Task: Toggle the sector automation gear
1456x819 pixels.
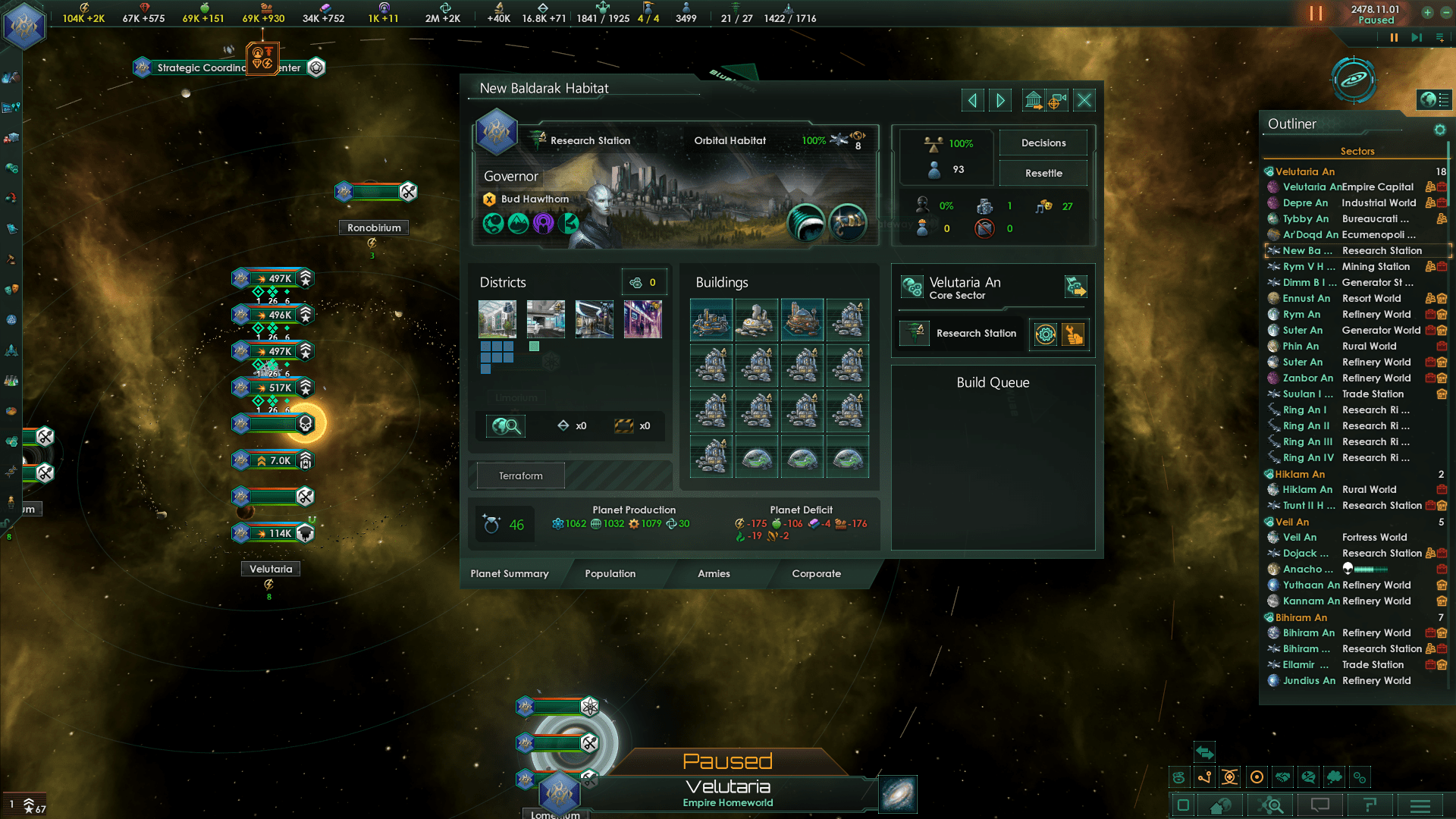Action: (x=1046, y=334)
